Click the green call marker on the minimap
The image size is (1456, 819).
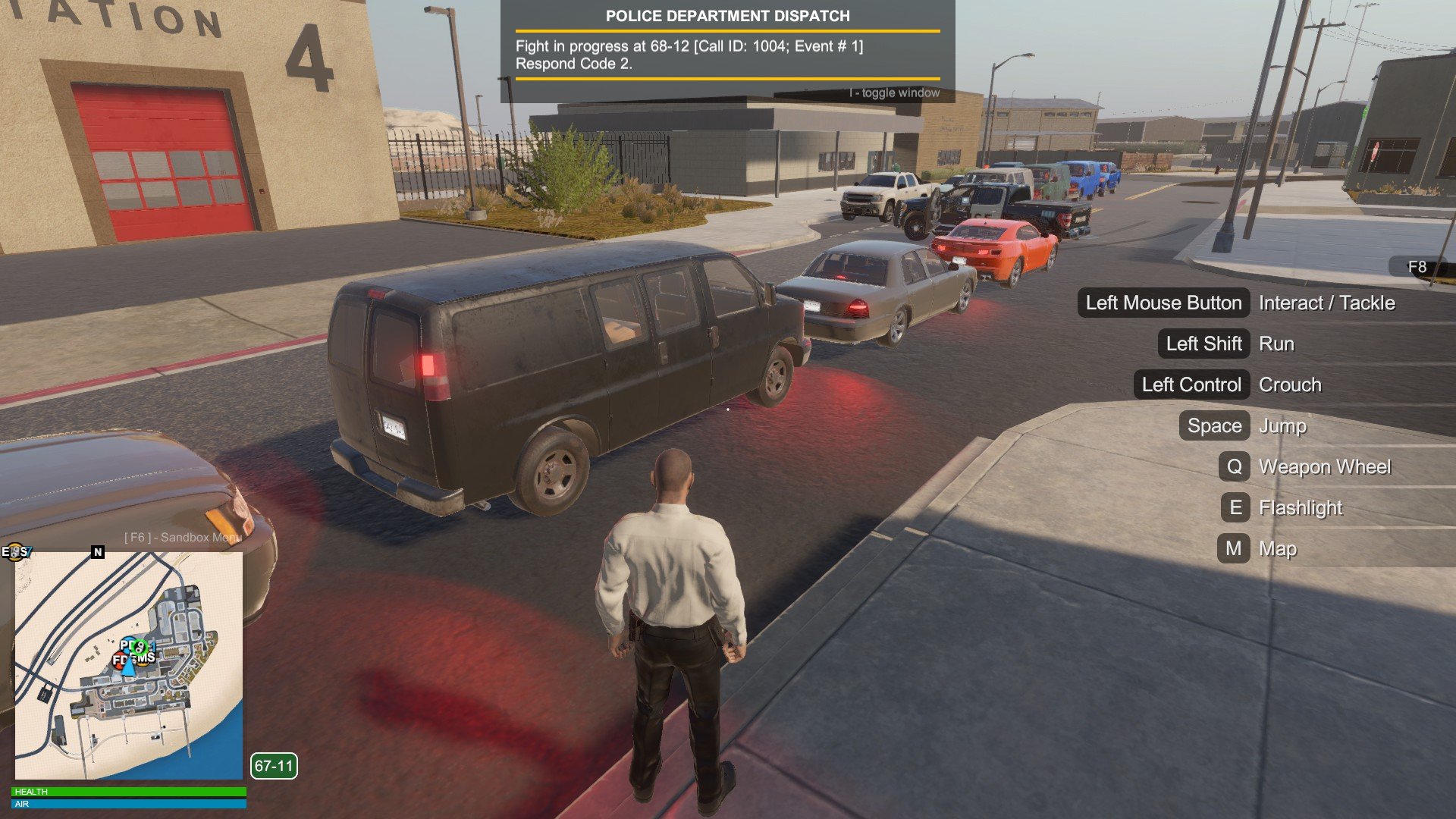140,647
